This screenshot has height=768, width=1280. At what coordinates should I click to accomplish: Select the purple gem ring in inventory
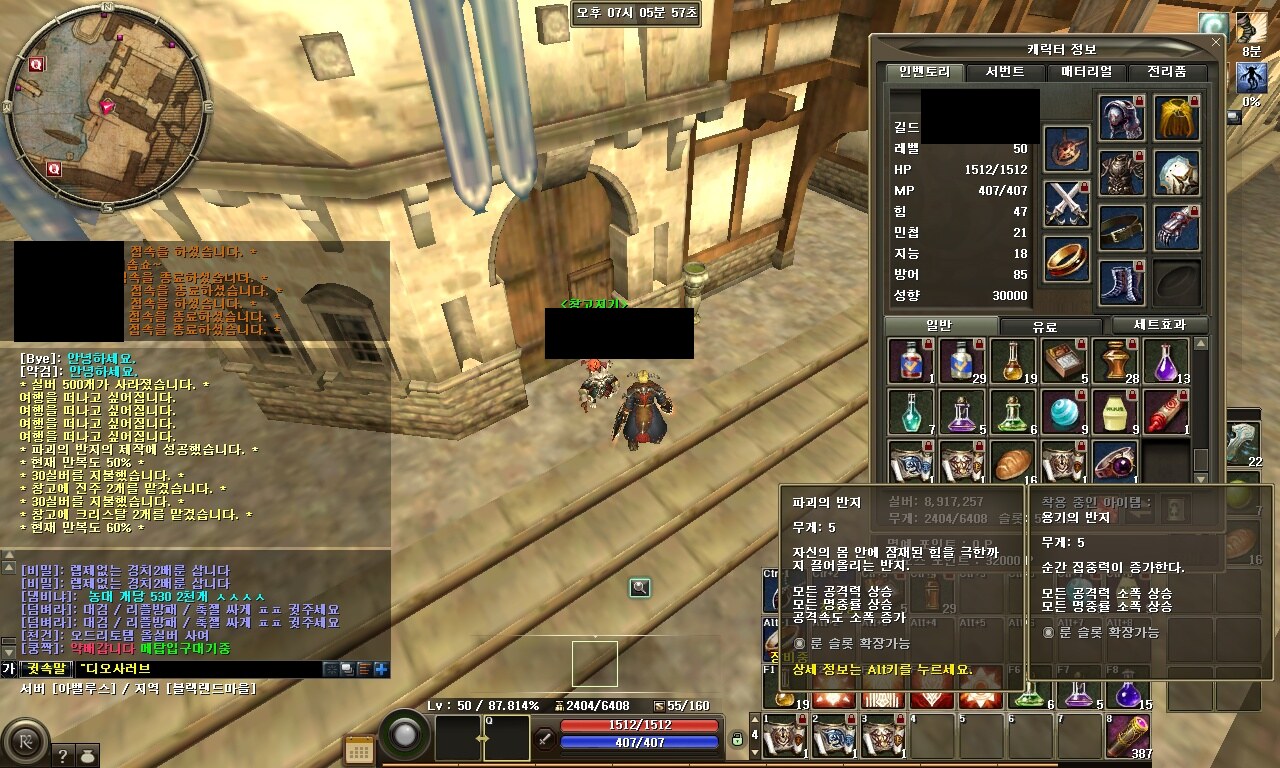pyautogui.click(x=1115, y=462)
